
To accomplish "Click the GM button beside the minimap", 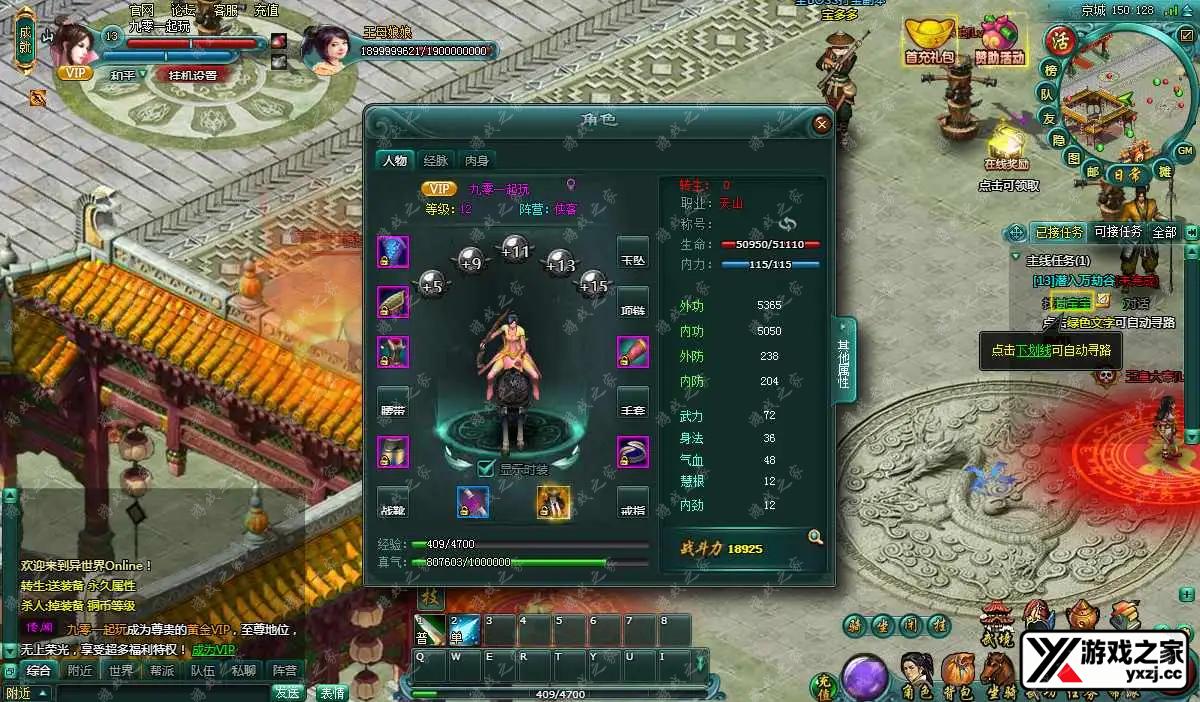I will pyautogui.click(x=1184, y=151).
